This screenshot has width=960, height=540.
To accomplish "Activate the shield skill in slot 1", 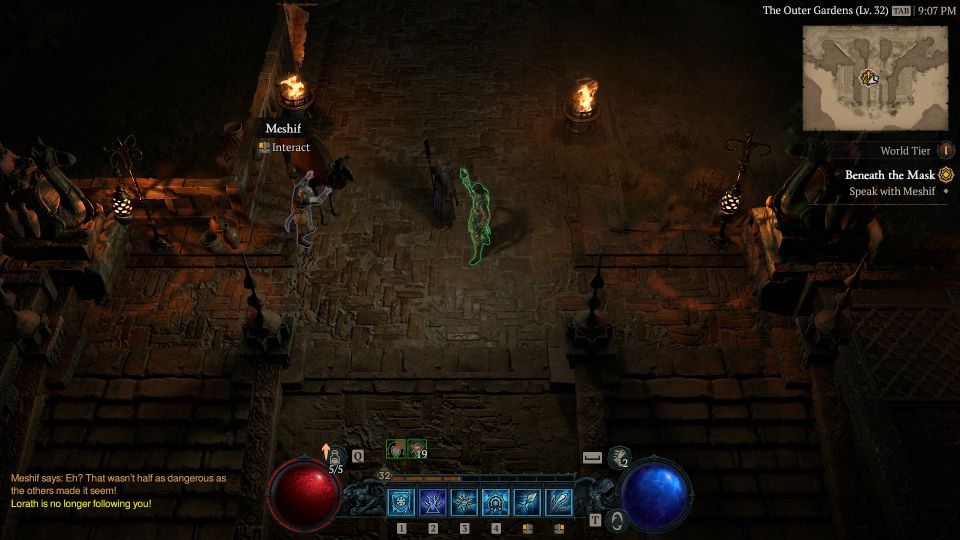I will [x=402, y=502].
